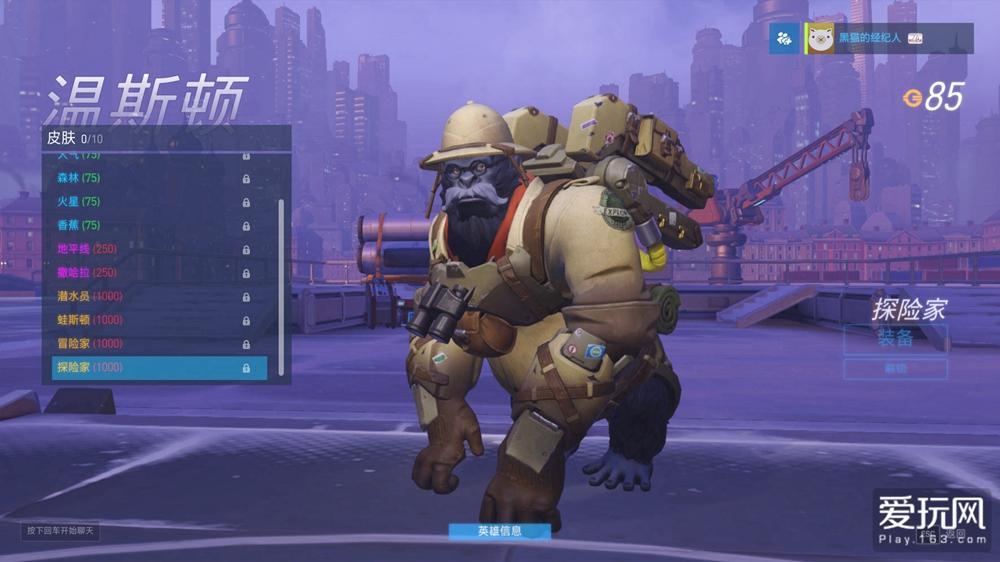Open 英雄信息 (Hero Info)

(x=499, y=531)
